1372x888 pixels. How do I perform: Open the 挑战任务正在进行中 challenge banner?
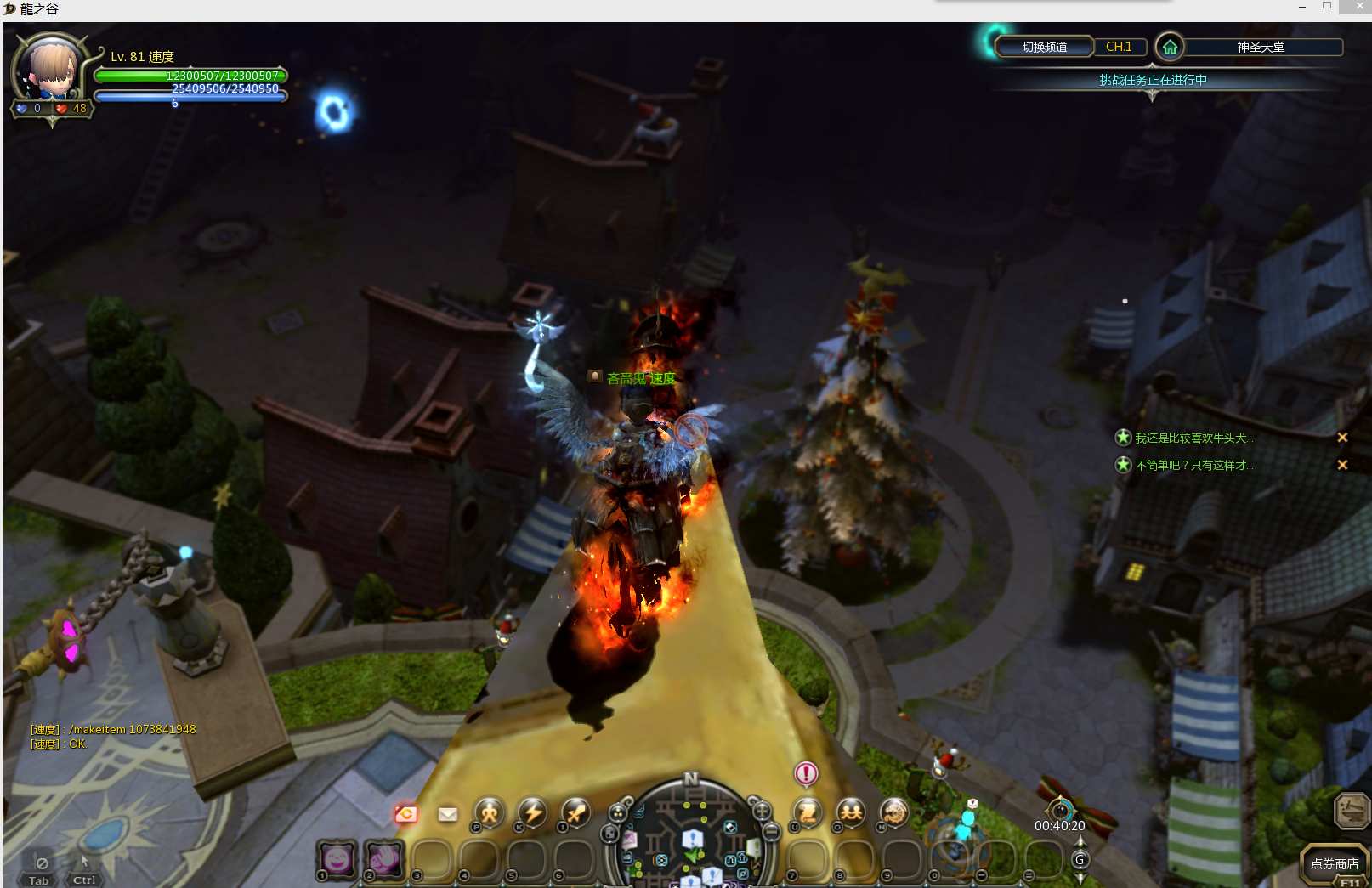[1153, 80]
